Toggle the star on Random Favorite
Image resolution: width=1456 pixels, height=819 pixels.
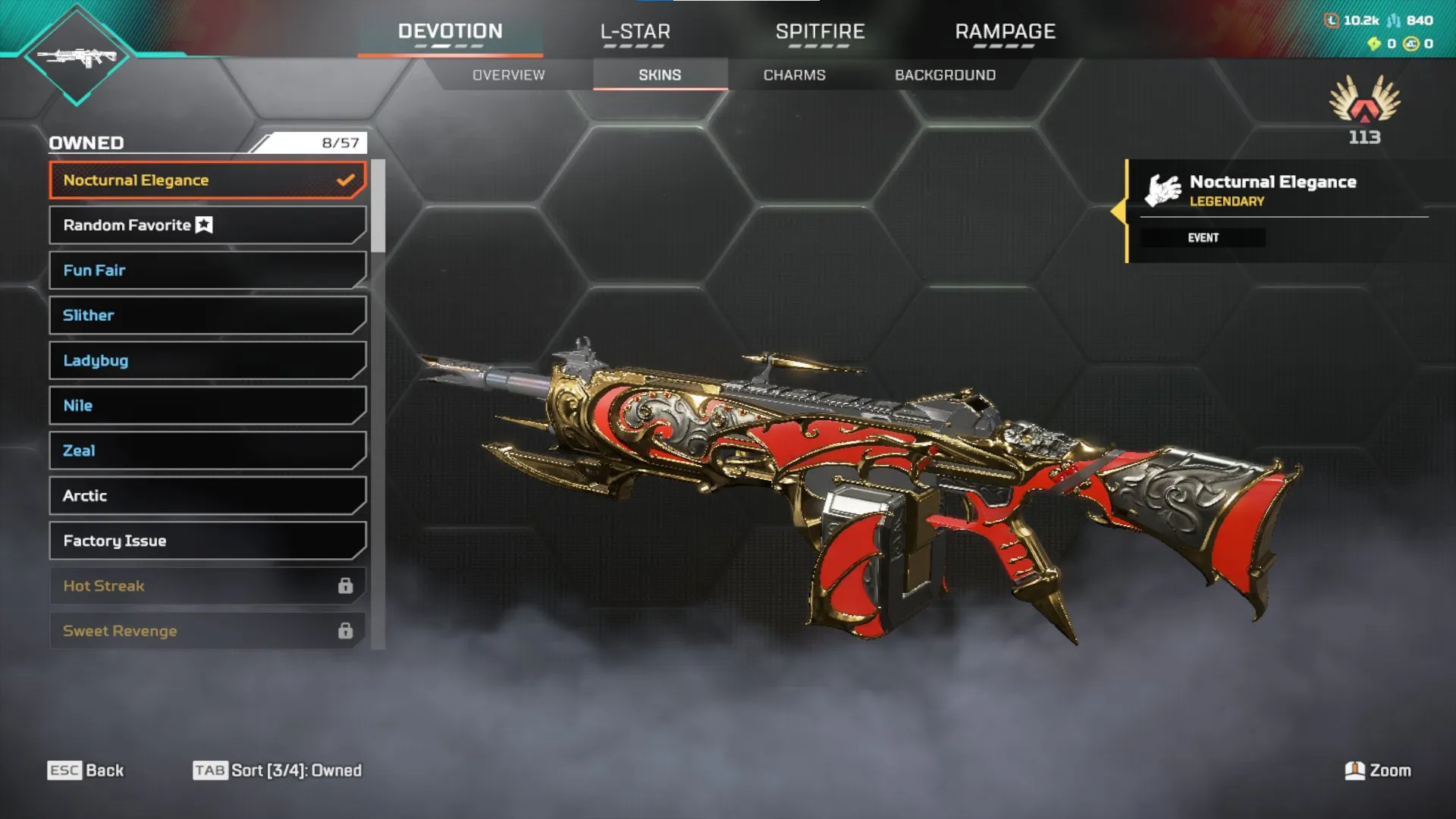tap(203, 224)
